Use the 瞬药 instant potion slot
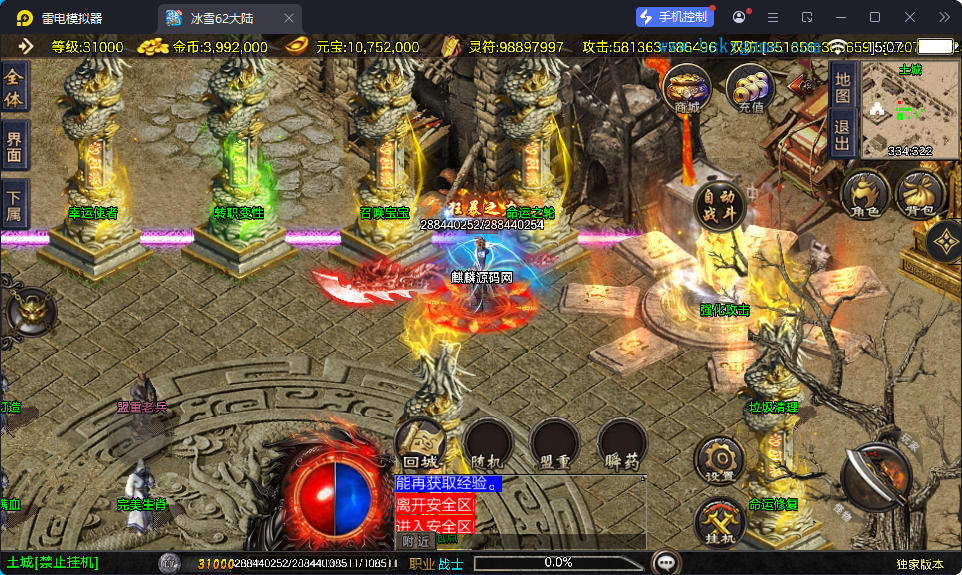This screenshot has width=962, height=575. 622,444
